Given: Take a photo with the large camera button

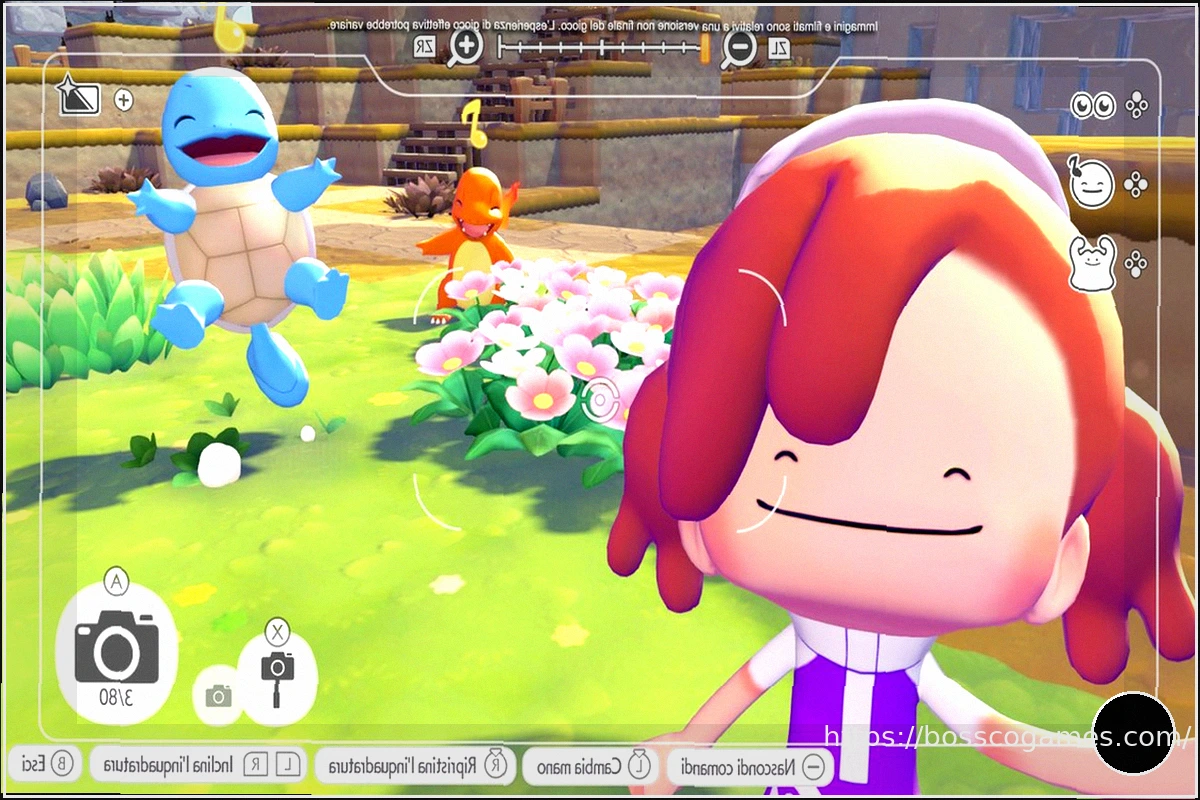Looking at the screenshot, I should (116, 647).
